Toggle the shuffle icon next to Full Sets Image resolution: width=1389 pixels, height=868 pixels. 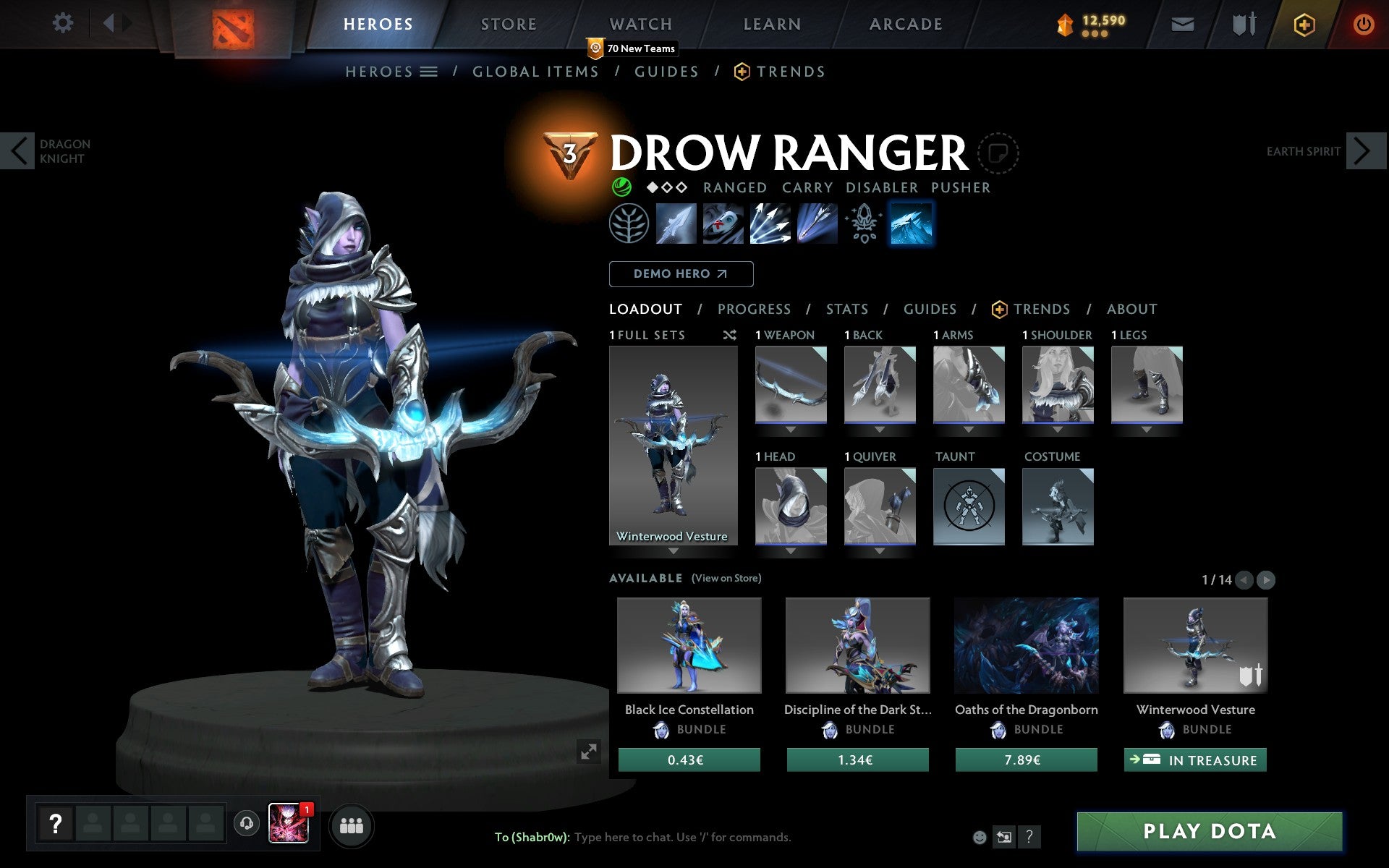pyautogui.click(x=729, y=335)
